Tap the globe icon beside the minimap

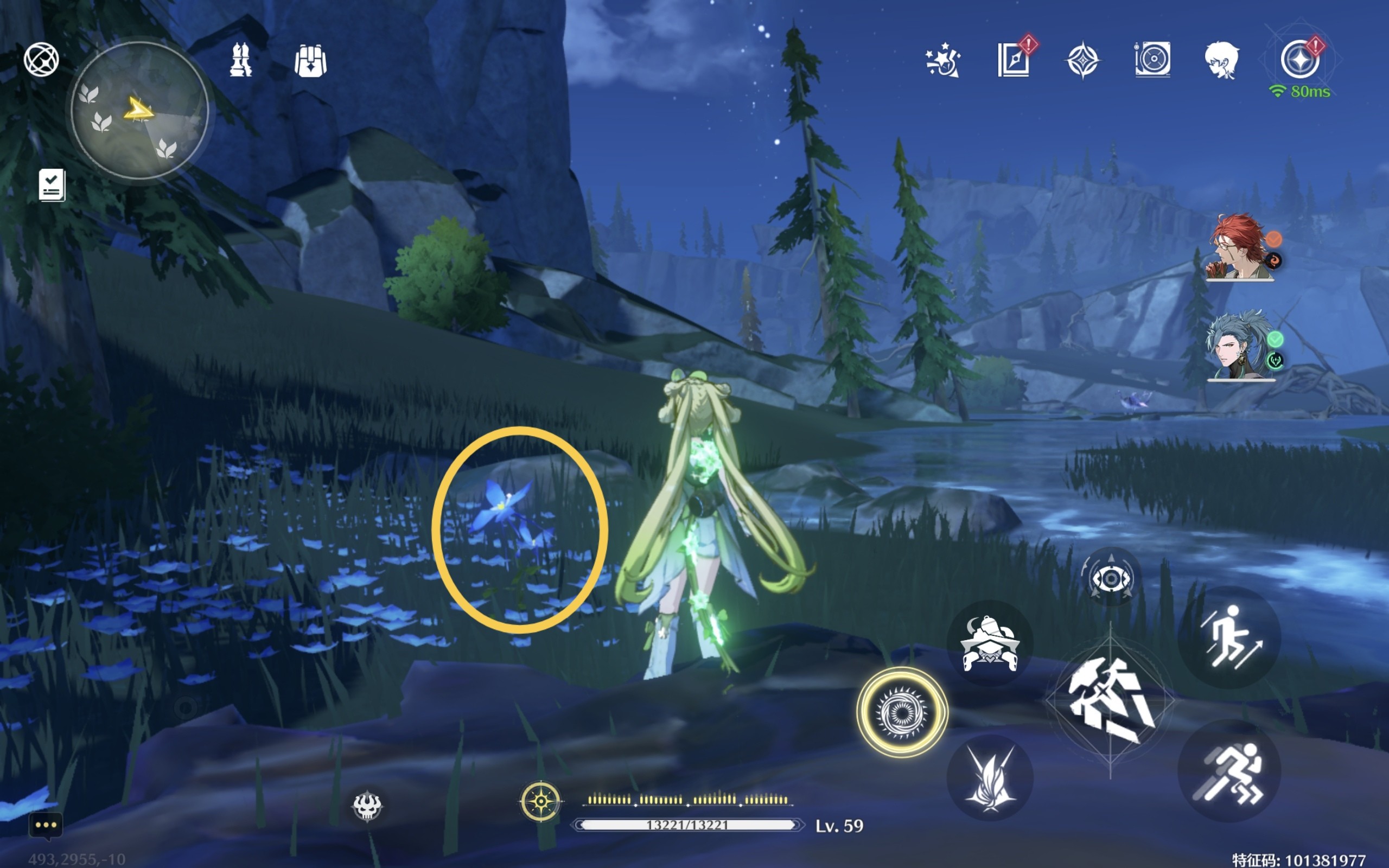point(41,59)
